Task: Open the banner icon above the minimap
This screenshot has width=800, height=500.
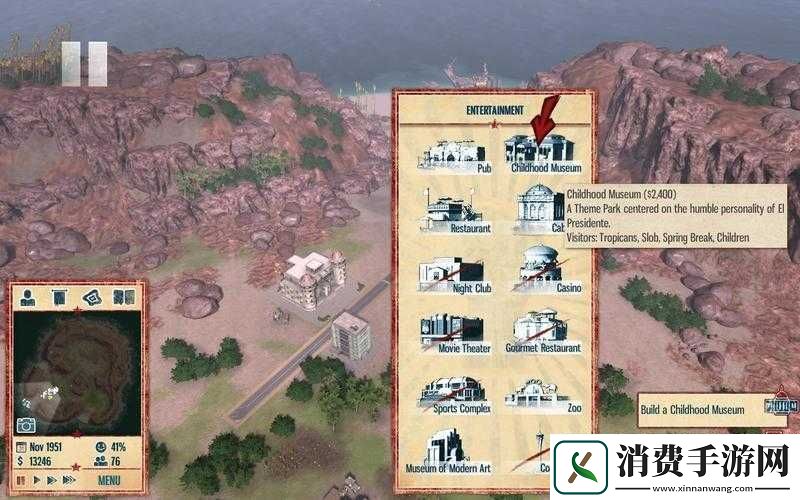Action: (x=60, y=296)
